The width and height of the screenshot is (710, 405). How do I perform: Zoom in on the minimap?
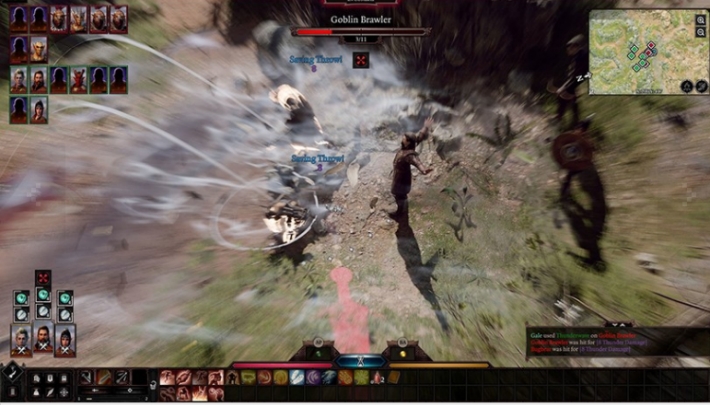701,19
